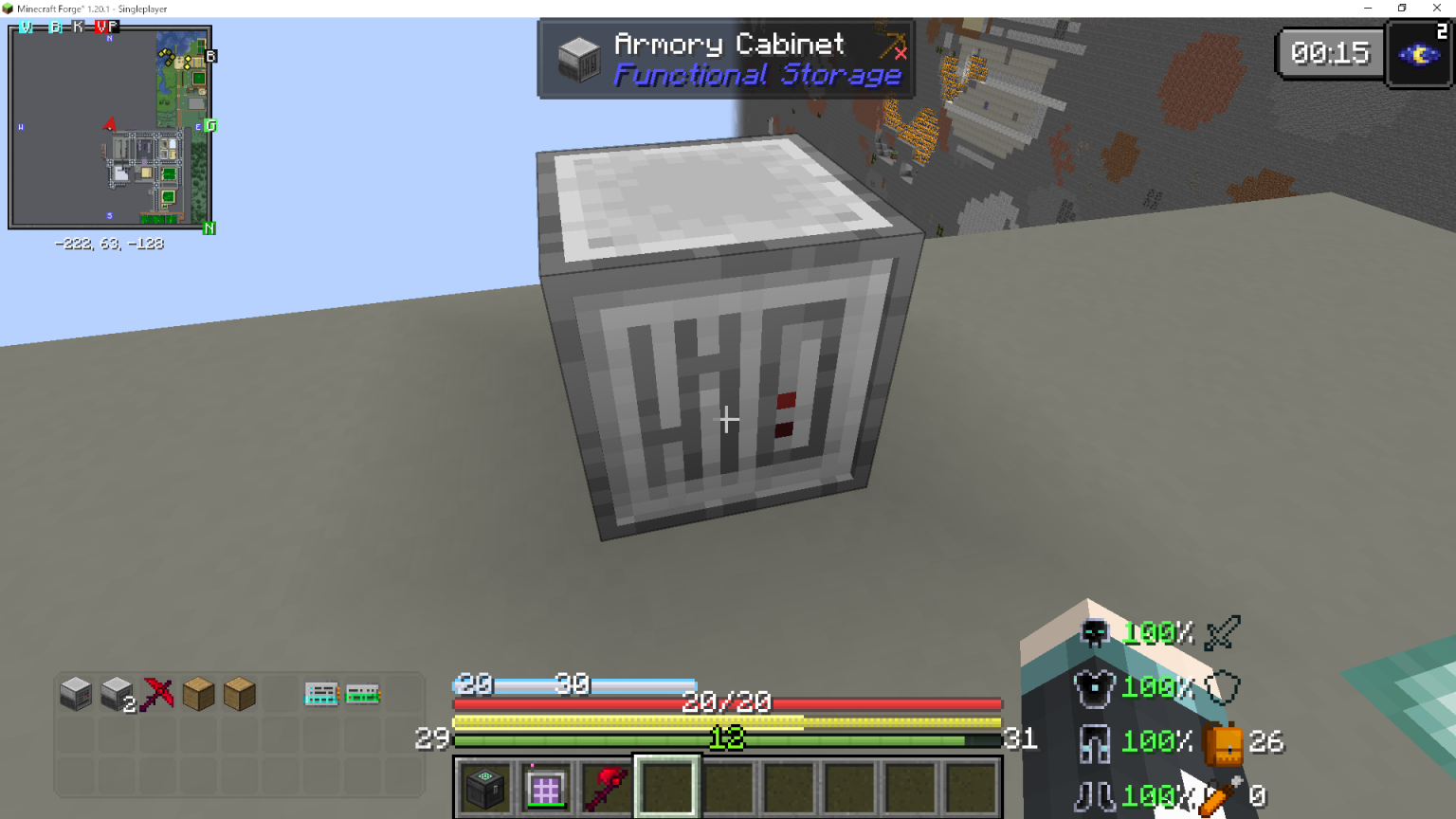The image size is (1456, 819).
Task: Select the purple crafting grid item in hotbar
Action: pyautogui.click(x=545, y=787)
